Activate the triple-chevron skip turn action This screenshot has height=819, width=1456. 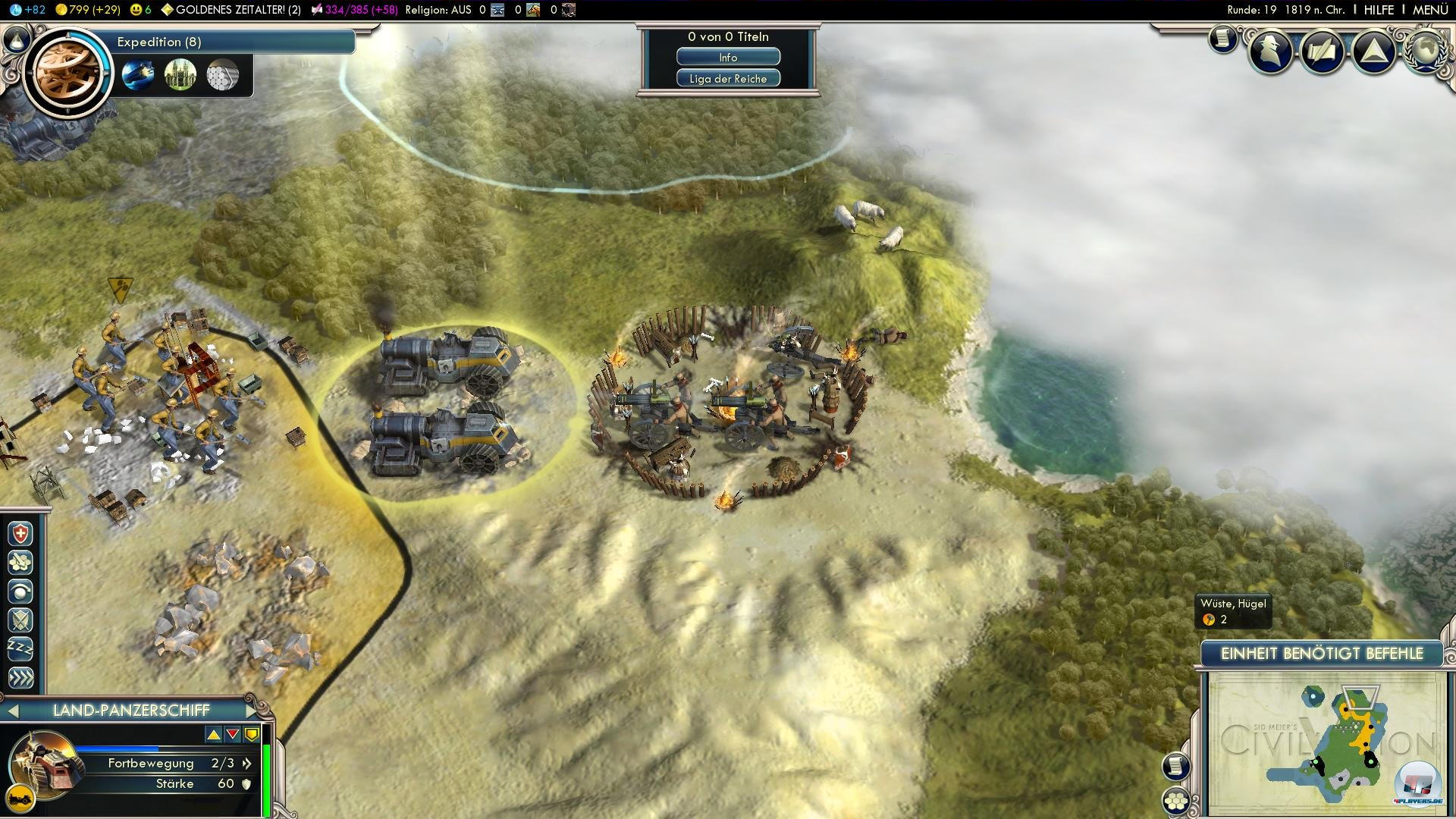click(x=20, y=678)
